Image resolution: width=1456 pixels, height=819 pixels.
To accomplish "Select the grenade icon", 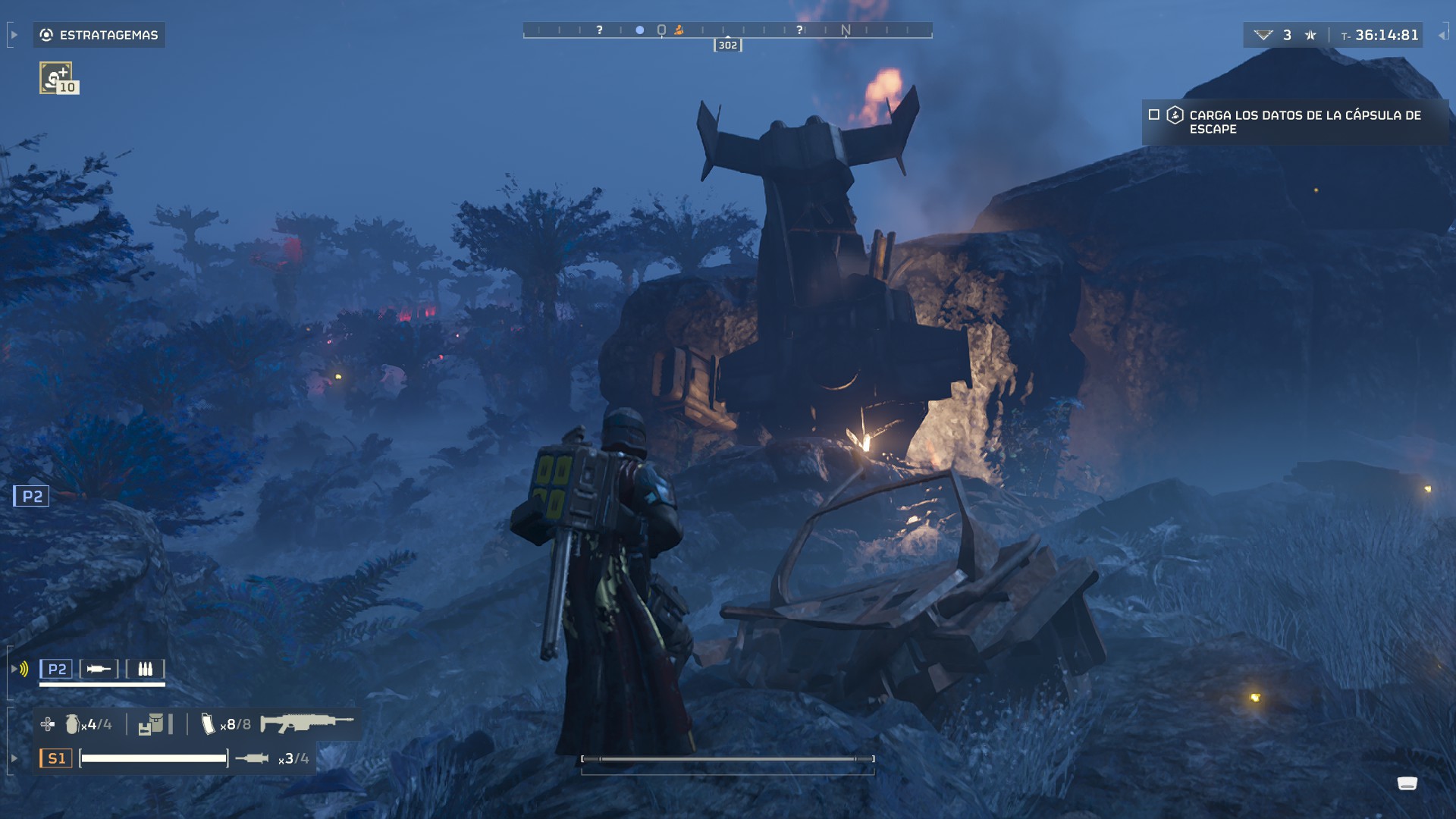I will [72, 724].
